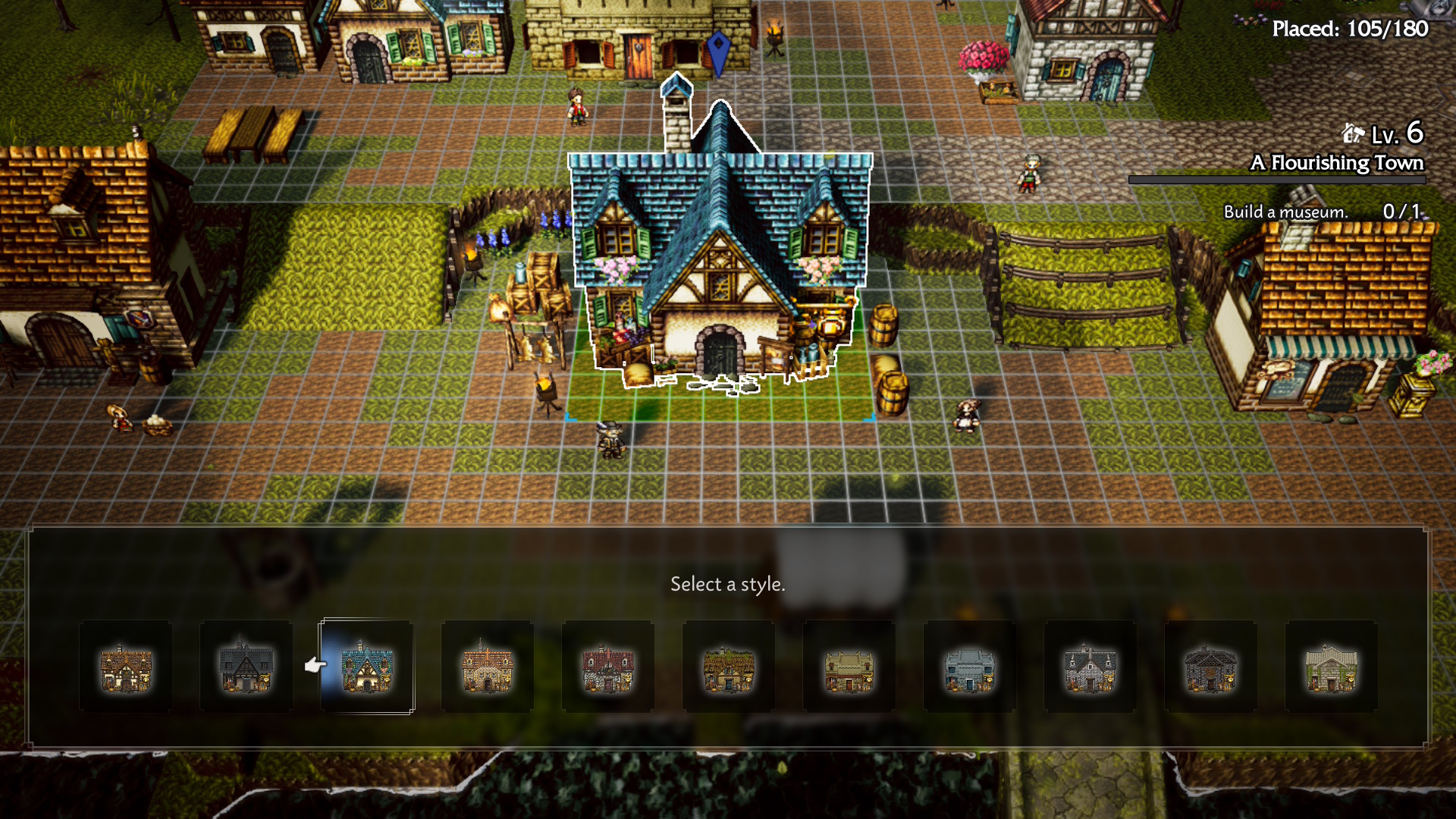The width and height of the screenshot is (1456, 819).
Task: Pick the highlighted blue-roofed house style
Action: click(x=367, y=667)
